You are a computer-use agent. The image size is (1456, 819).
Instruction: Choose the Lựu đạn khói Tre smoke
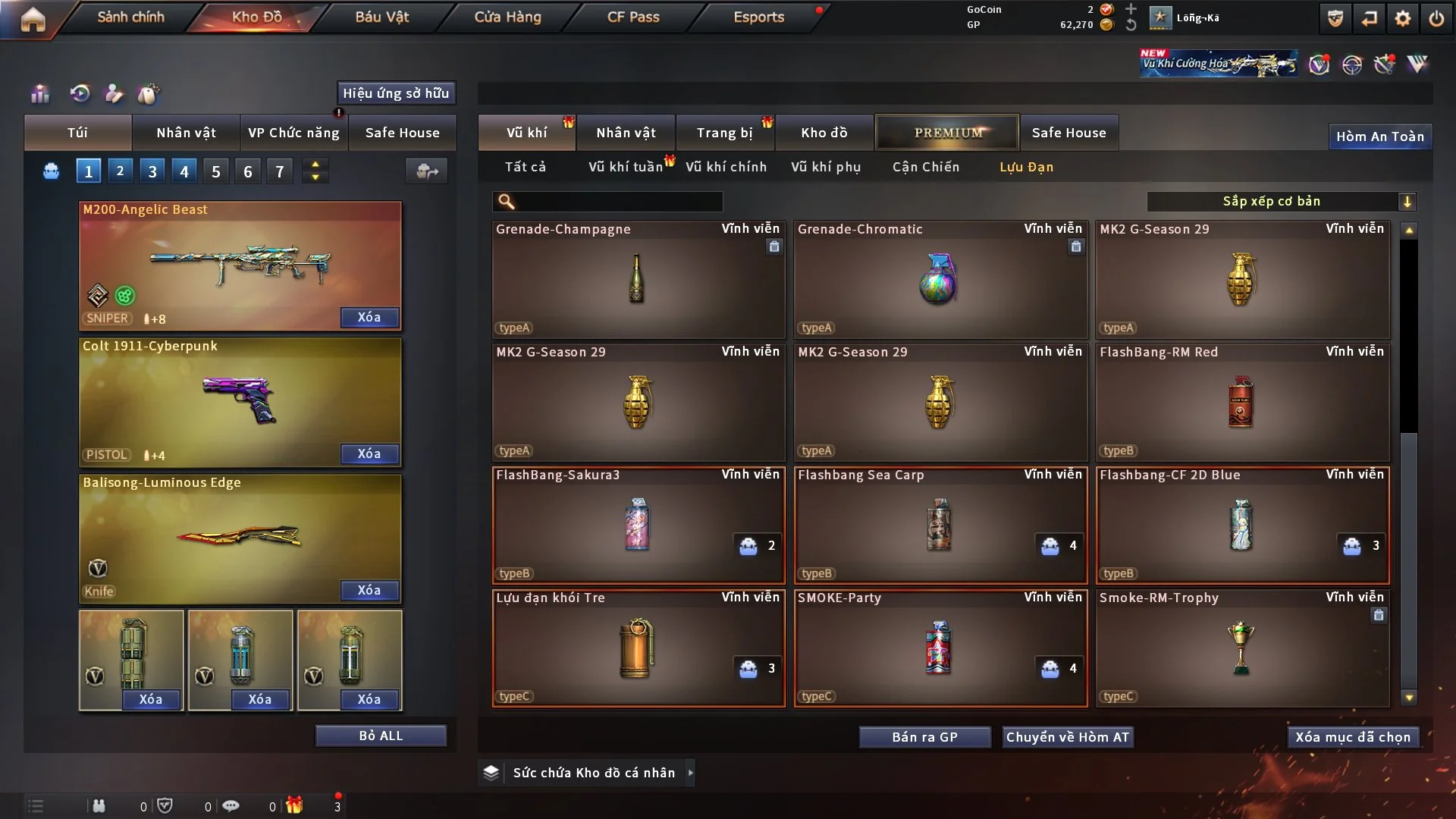638,648
